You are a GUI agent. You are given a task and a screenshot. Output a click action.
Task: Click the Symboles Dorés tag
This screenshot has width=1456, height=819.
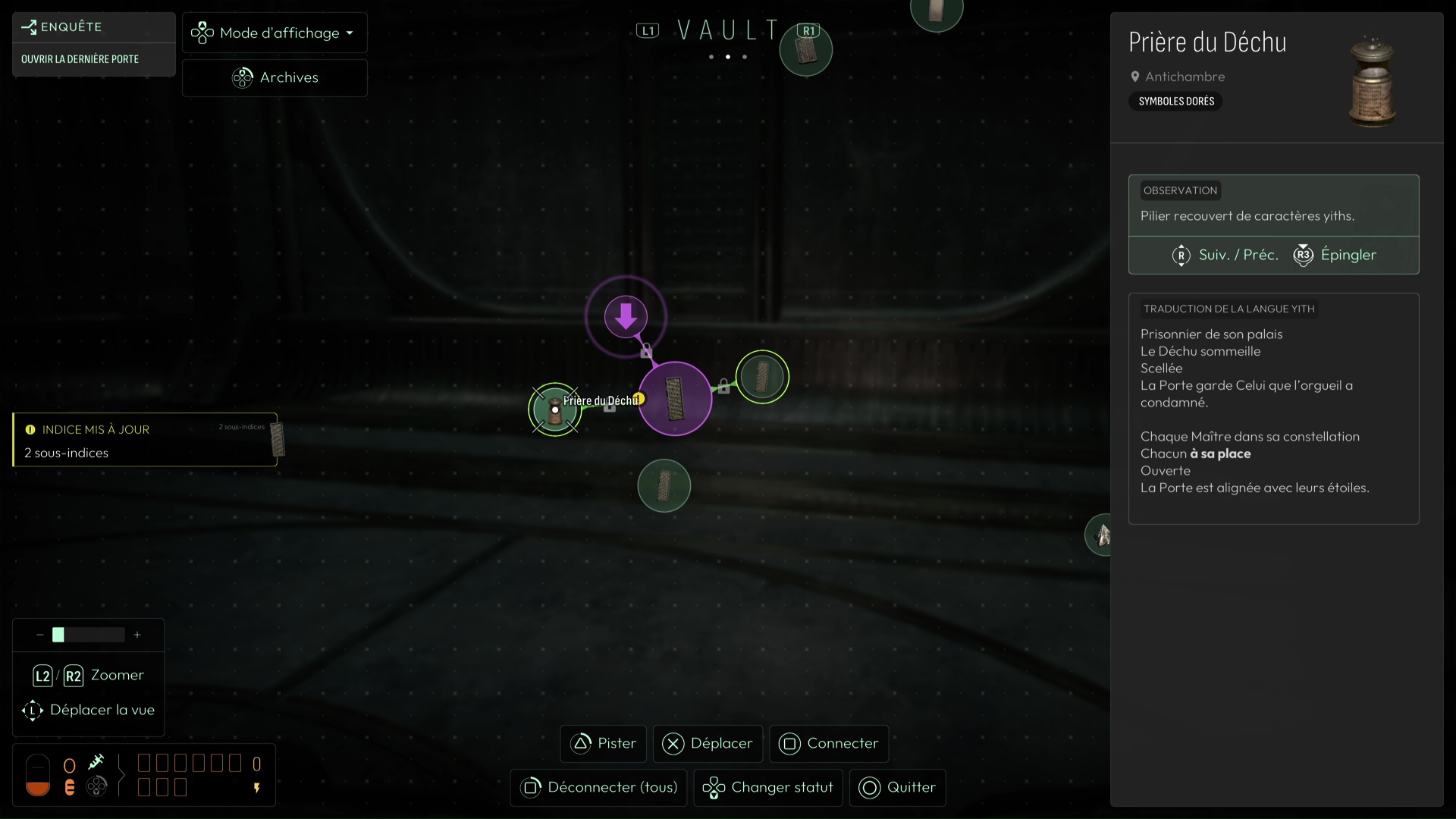coord(1176,101)
